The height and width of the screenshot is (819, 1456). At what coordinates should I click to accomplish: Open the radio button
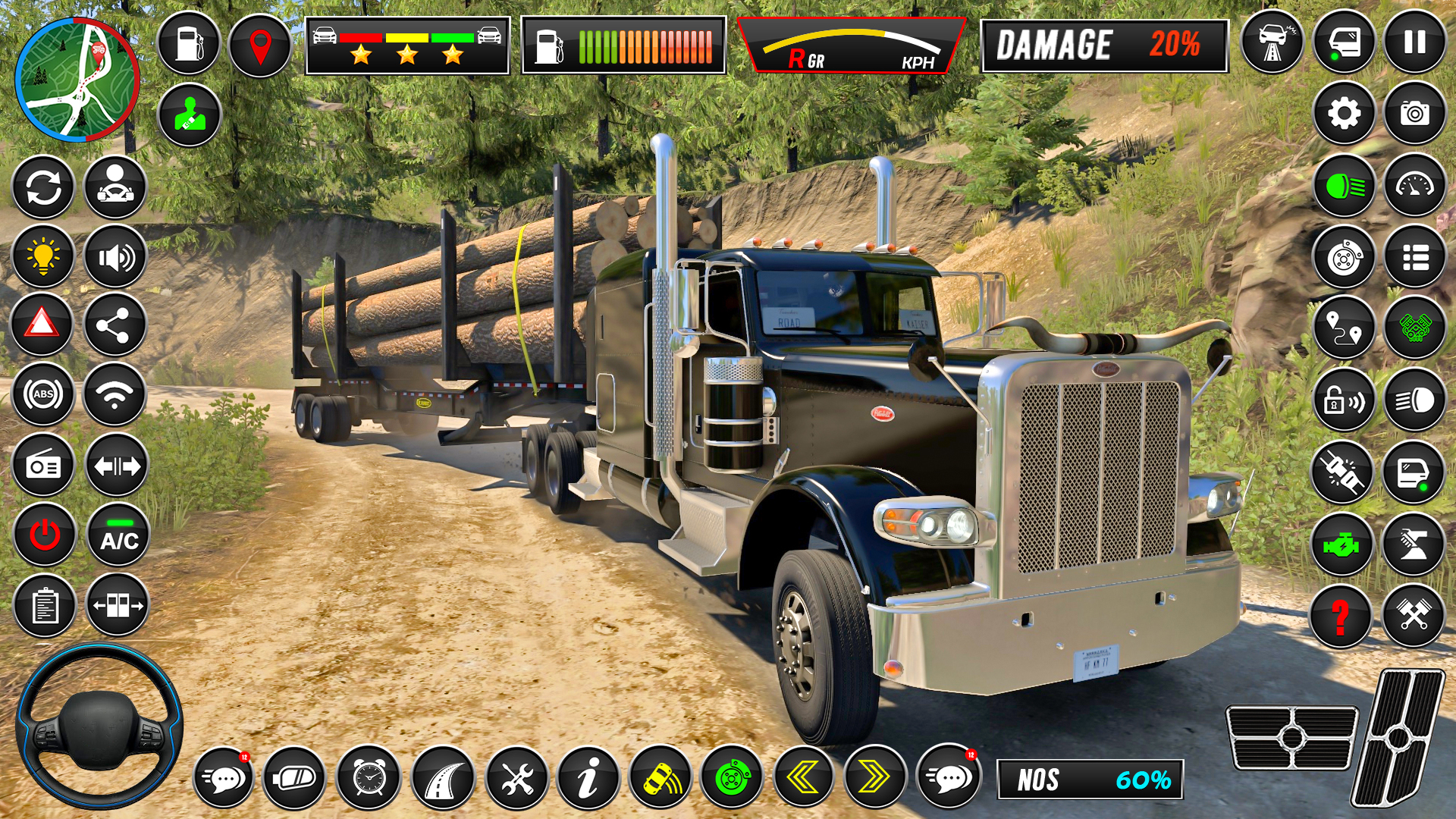tap(43, 466)
